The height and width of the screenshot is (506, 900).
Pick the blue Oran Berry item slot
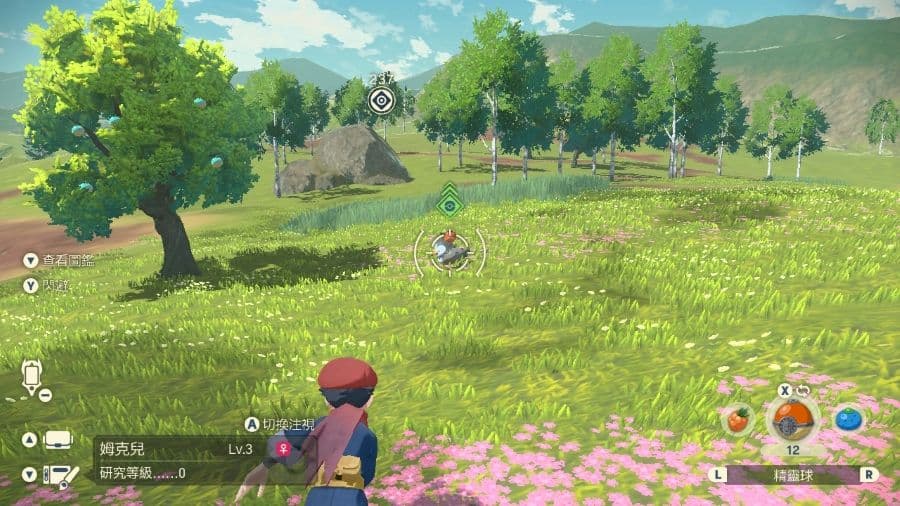coord(849,420)
